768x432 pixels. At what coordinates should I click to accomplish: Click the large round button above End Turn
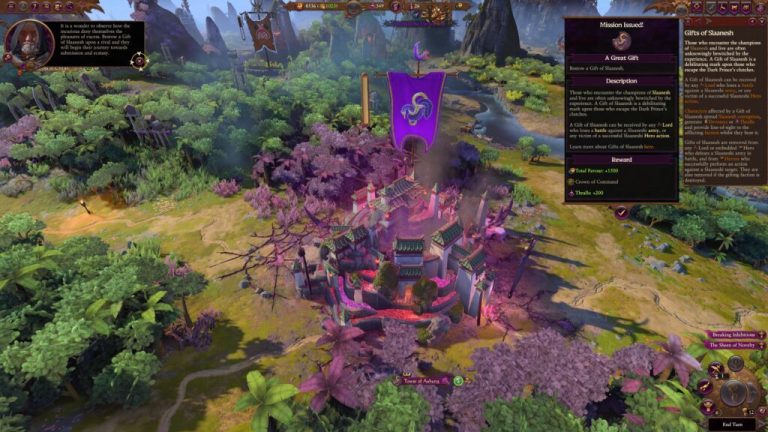click(x=735, y=392)
